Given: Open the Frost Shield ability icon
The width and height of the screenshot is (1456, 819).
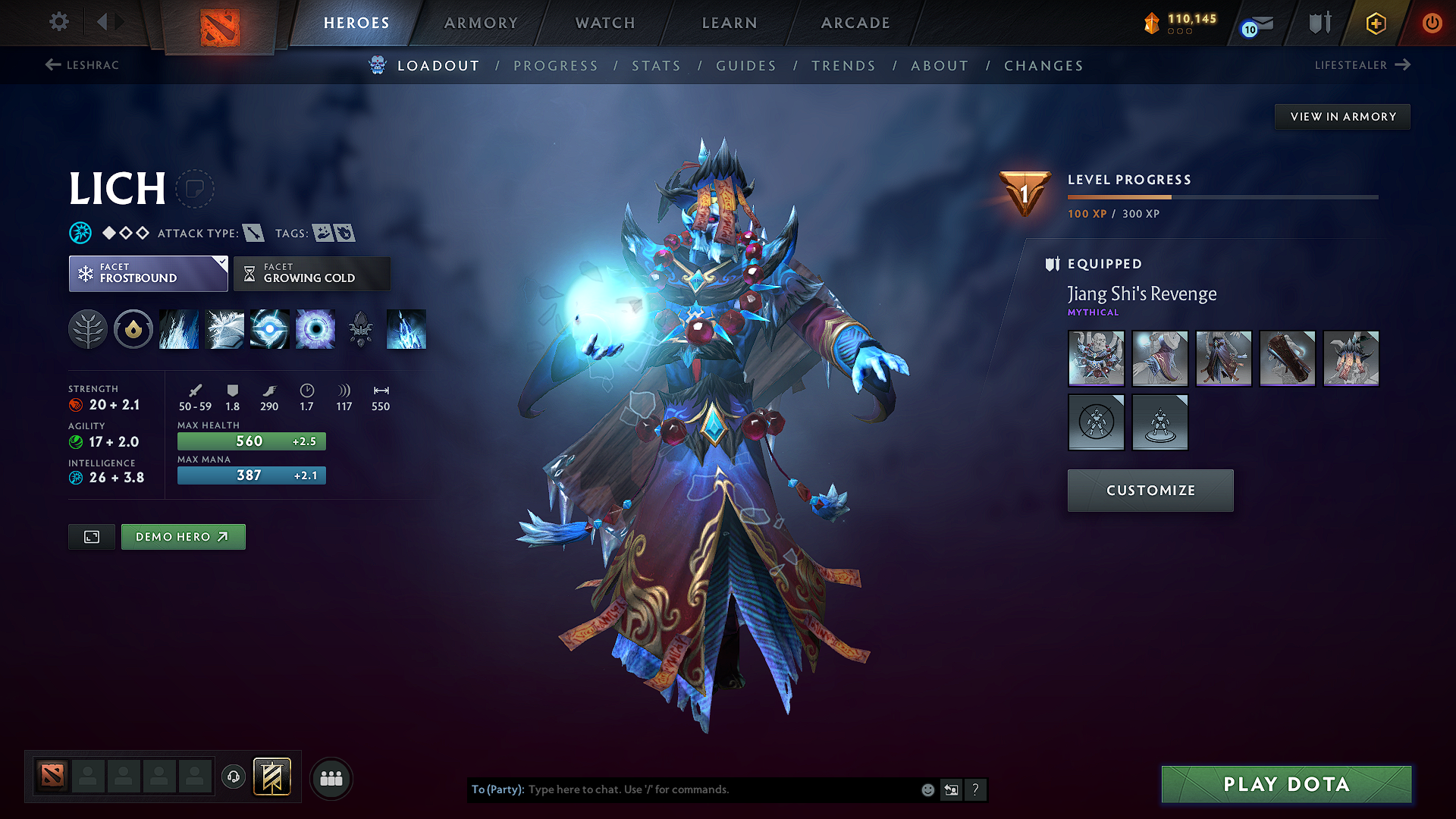Looking at the screenshot, I should point(224,329).
